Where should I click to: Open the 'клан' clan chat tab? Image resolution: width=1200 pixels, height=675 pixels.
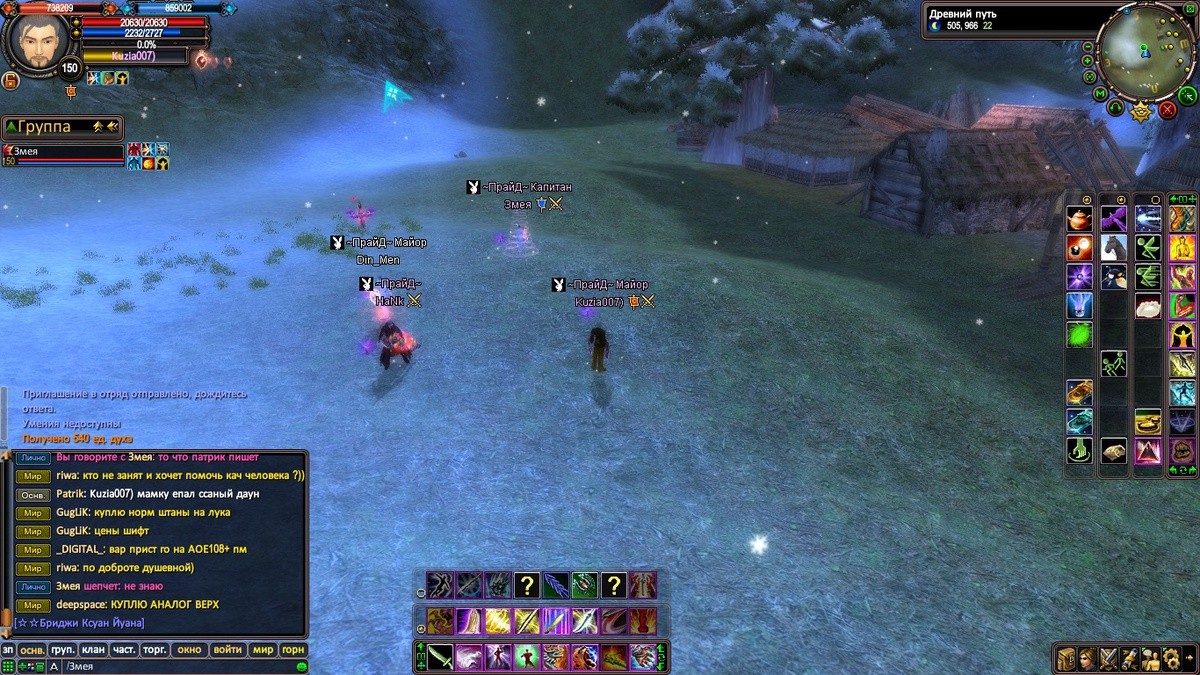point(93,650)
